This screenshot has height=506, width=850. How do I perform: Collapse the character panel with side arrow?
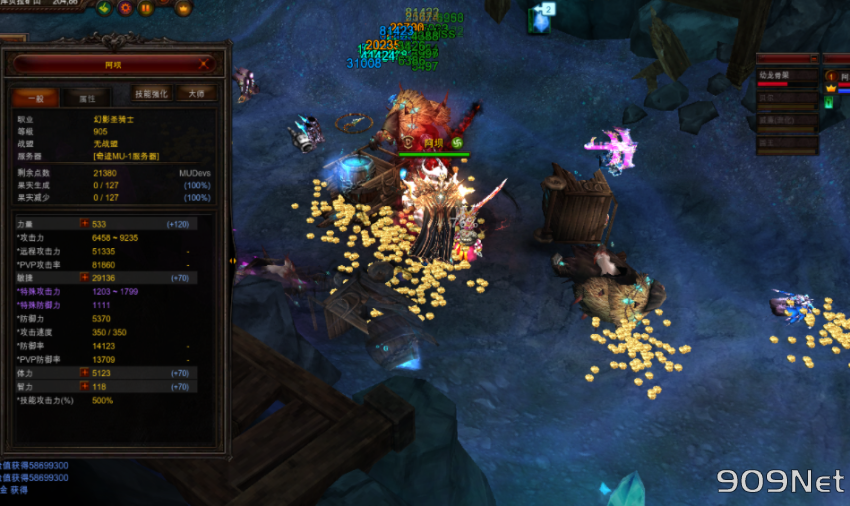(x=234, y=261)
